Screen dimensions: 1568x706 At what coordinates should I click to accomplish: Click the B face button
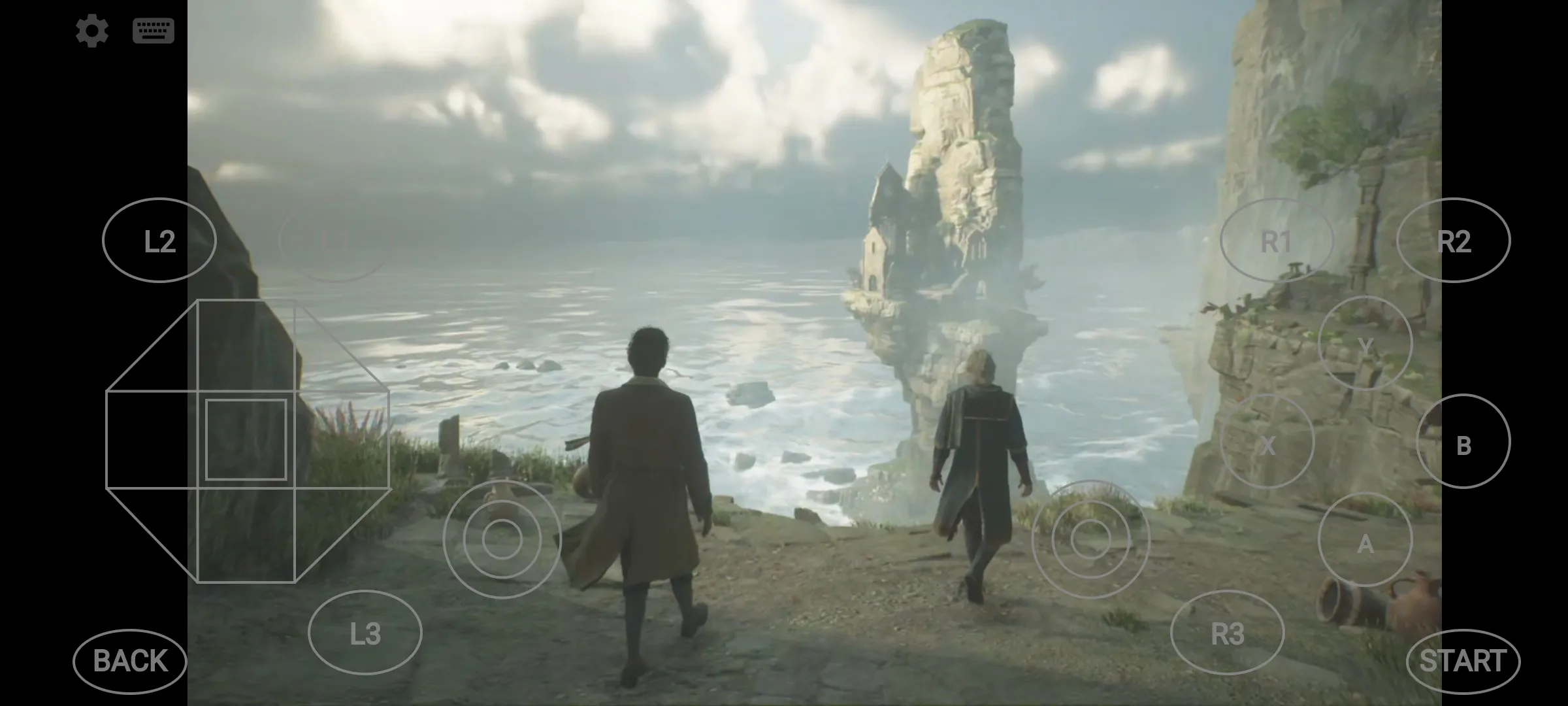point(1463,442)
